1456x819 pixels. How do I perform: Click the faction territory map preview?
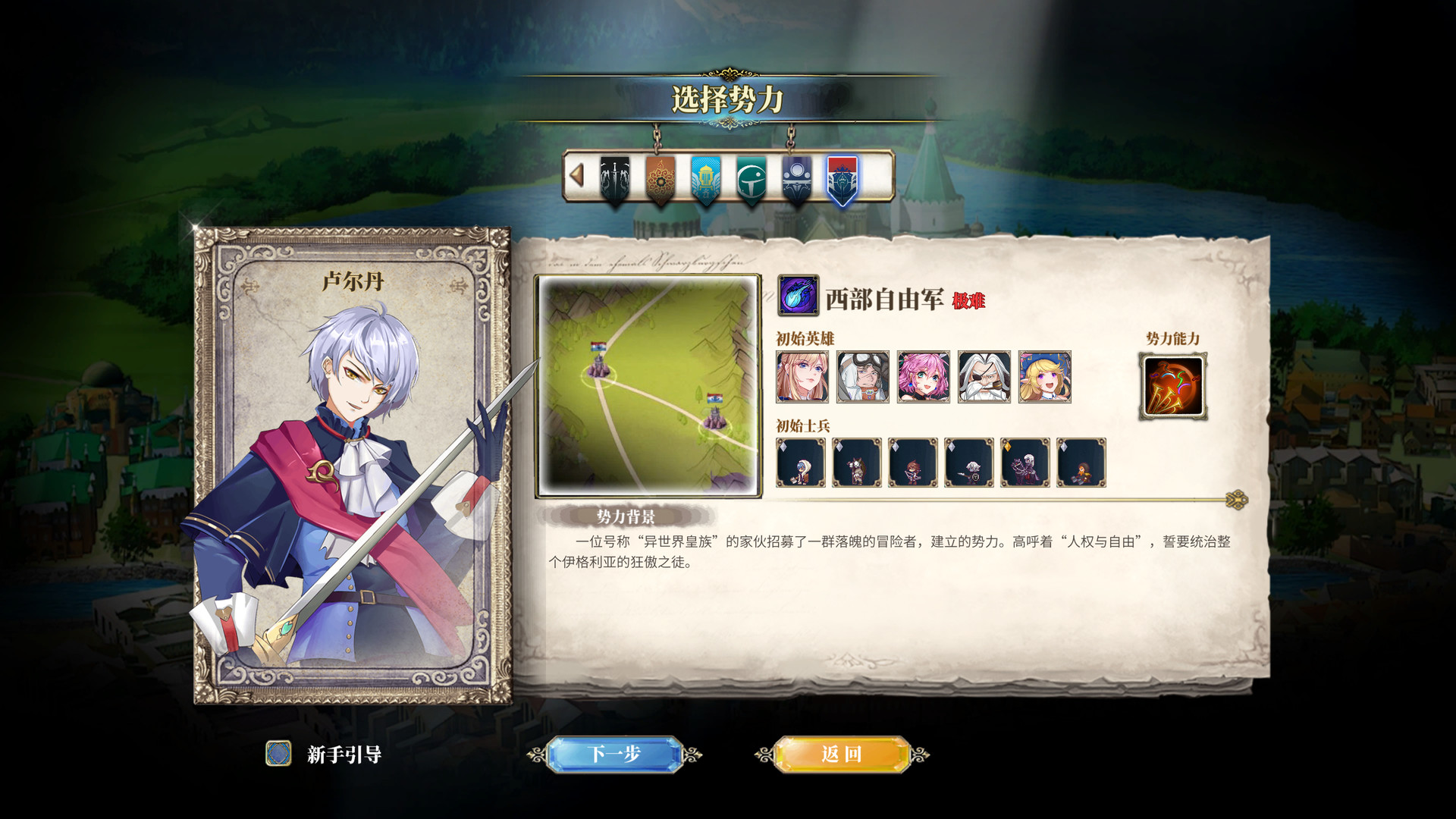pyautogui.click(x=648, y=385)
